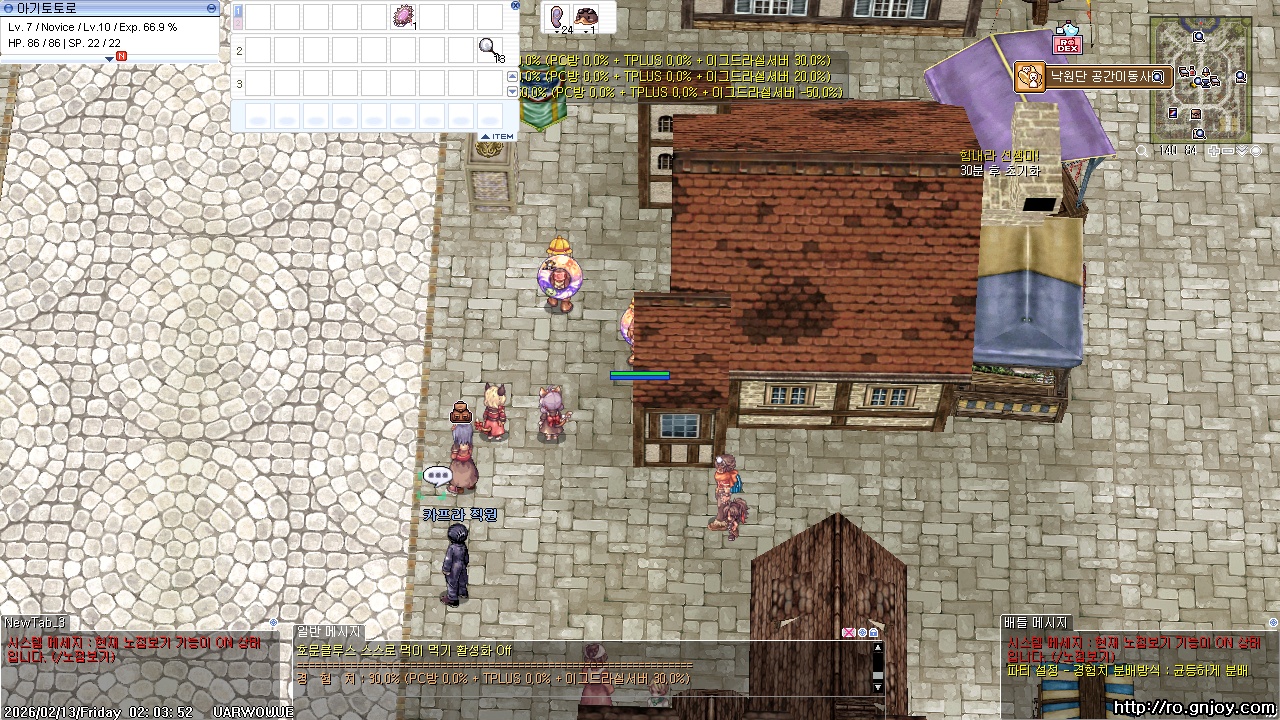The height and width of the screenshot is (720, 1280).
Task: Open the minimap search magnifier
Action: 1142,151
